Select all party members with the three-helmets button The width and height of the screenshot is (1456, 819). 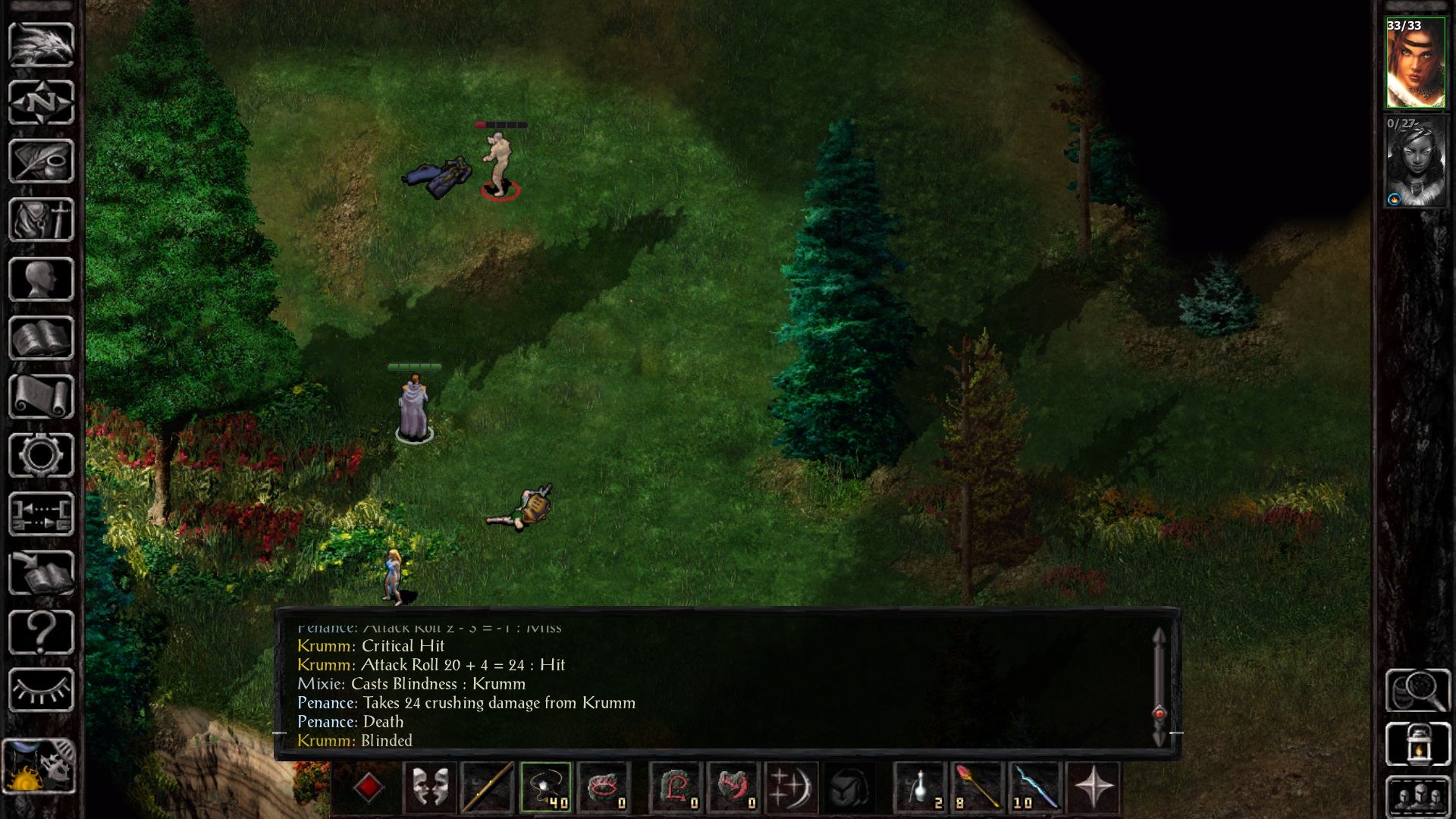(x=1417, y=798)
